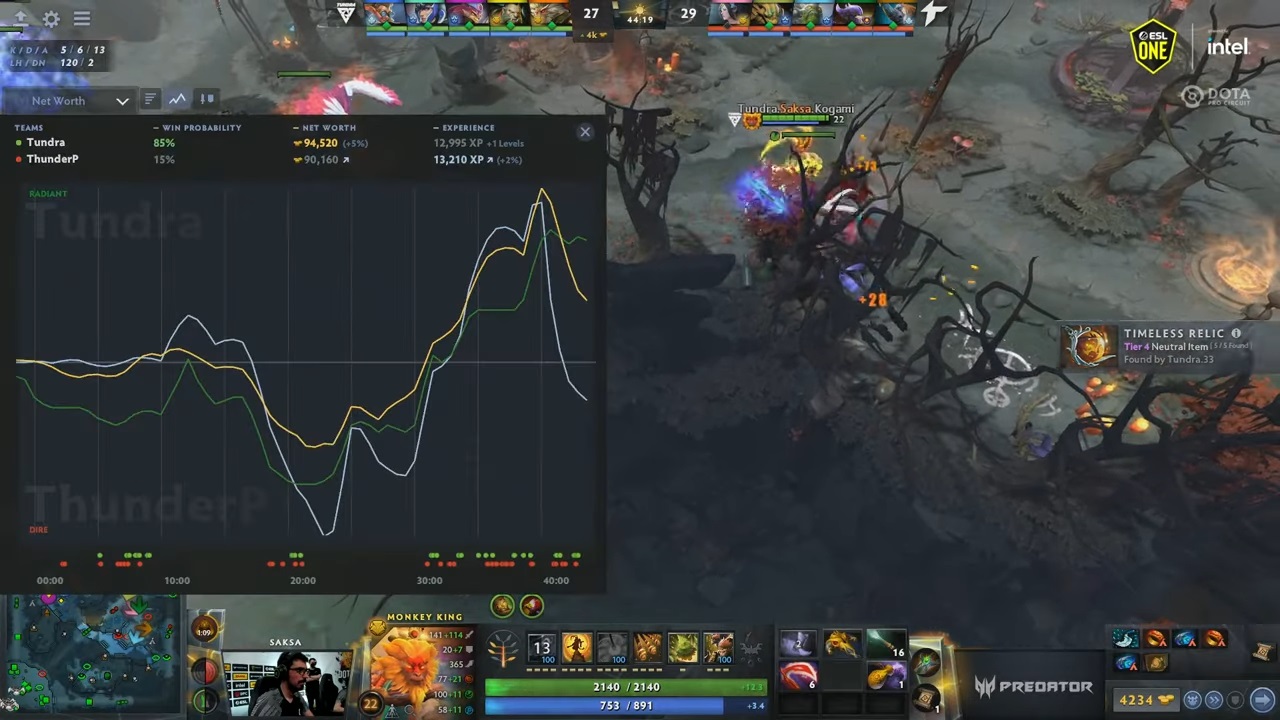Click the courier icon near the gold counter
Viewport: 1280px width, 720px height.
(1193, 699)
